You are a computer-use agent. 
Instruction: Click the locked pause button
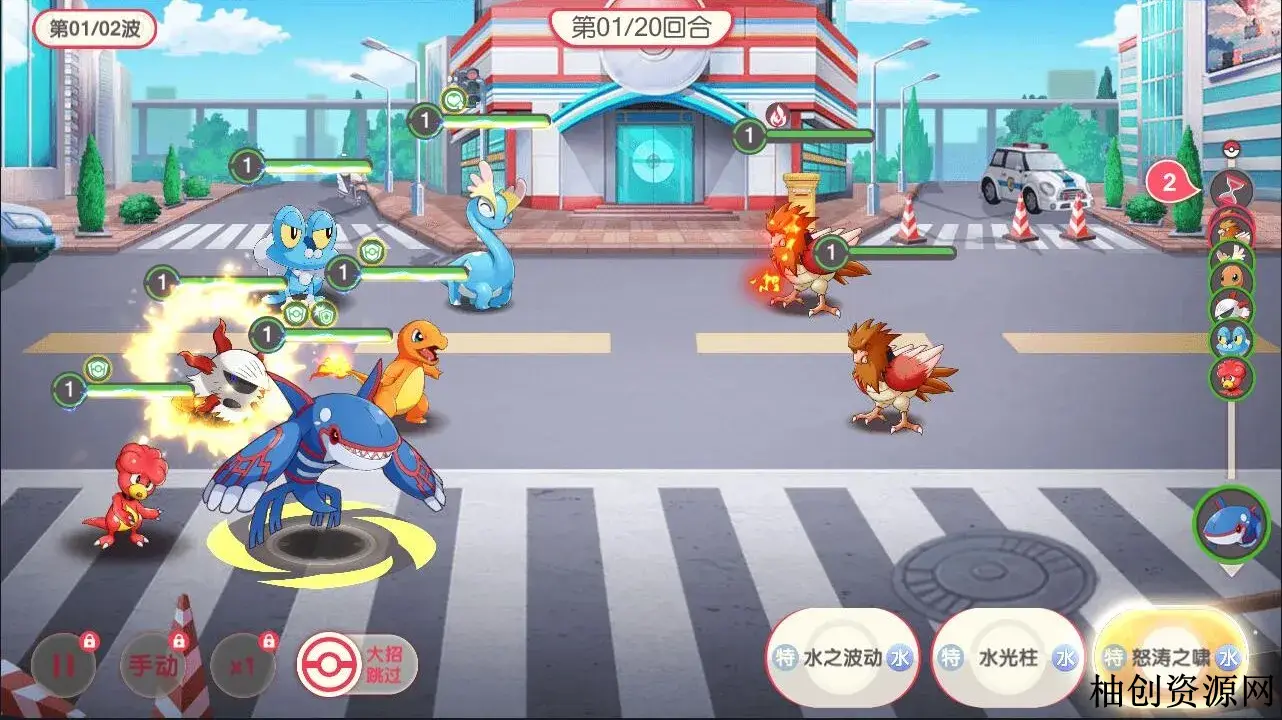[x=63, y=664]
